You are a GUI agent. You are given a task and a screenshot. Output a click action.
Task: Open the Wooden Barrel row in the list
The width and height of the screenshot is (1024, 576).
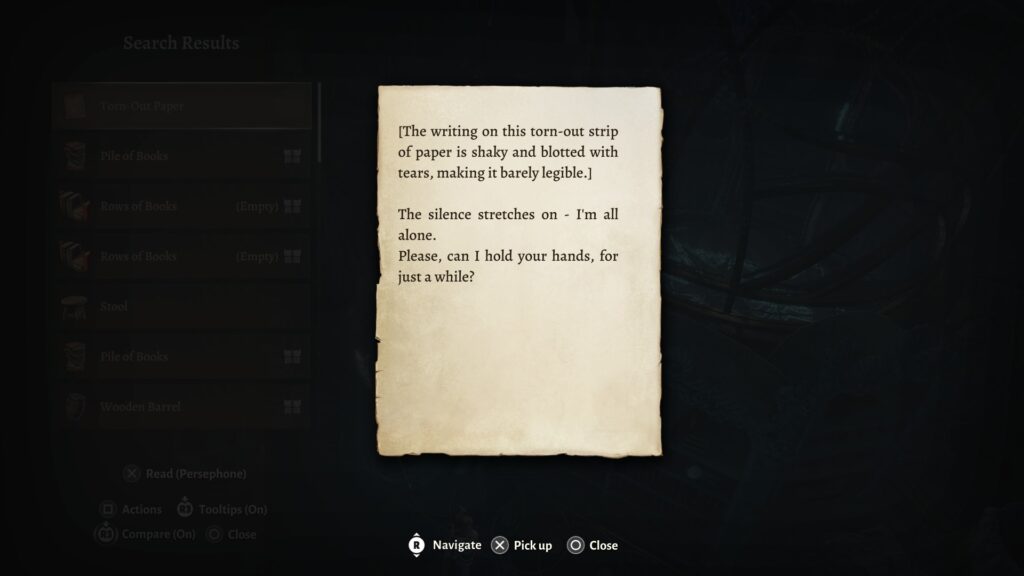(182, 407)
